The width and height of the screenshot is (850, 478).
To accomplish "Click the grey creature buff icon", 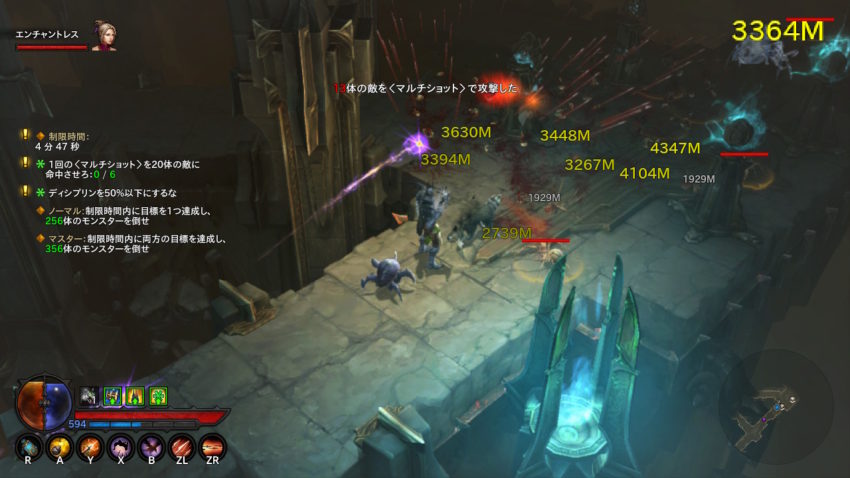I will (89, 397).
